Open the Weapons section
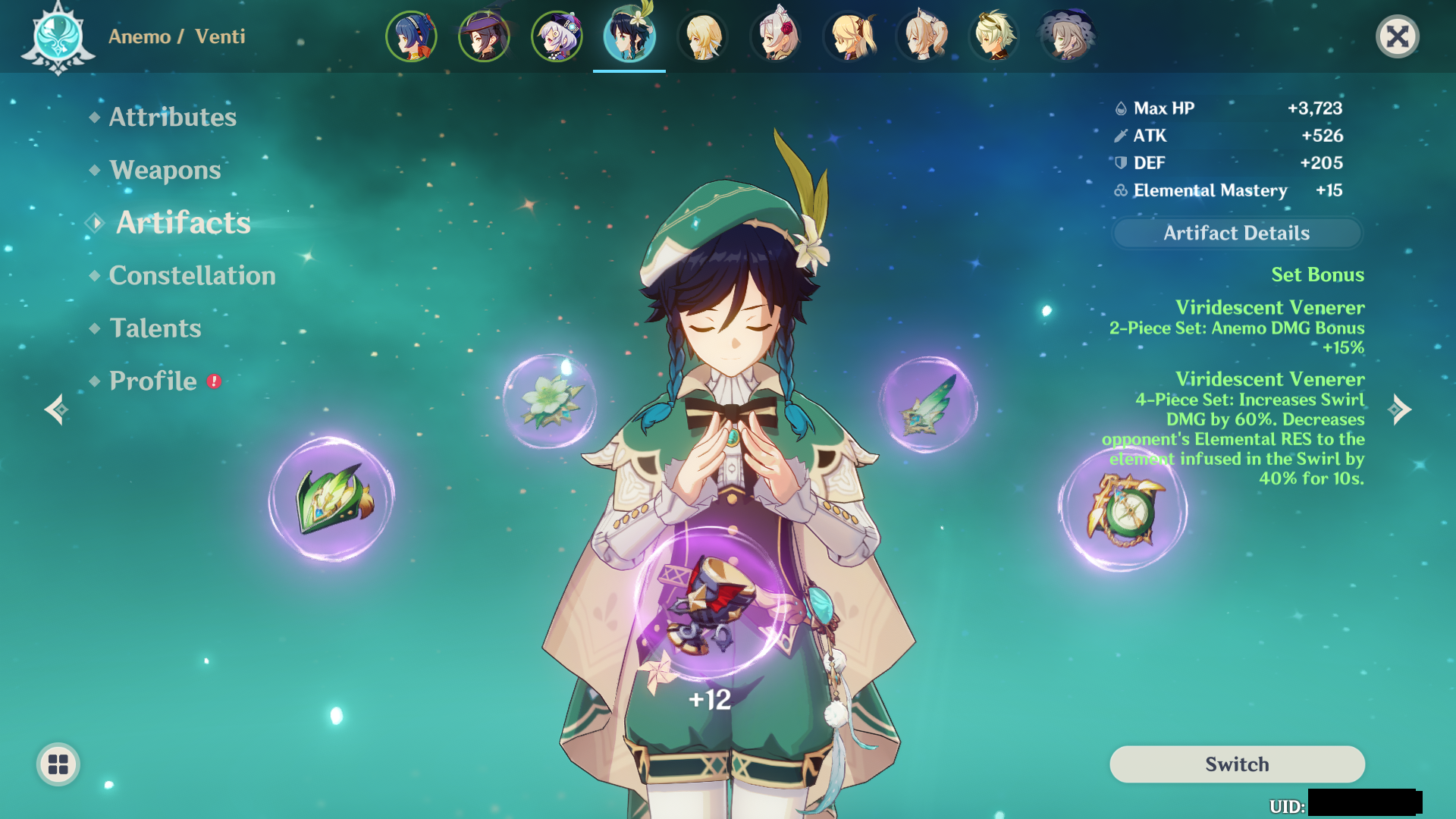1456x819 pixels. point(165,170)
